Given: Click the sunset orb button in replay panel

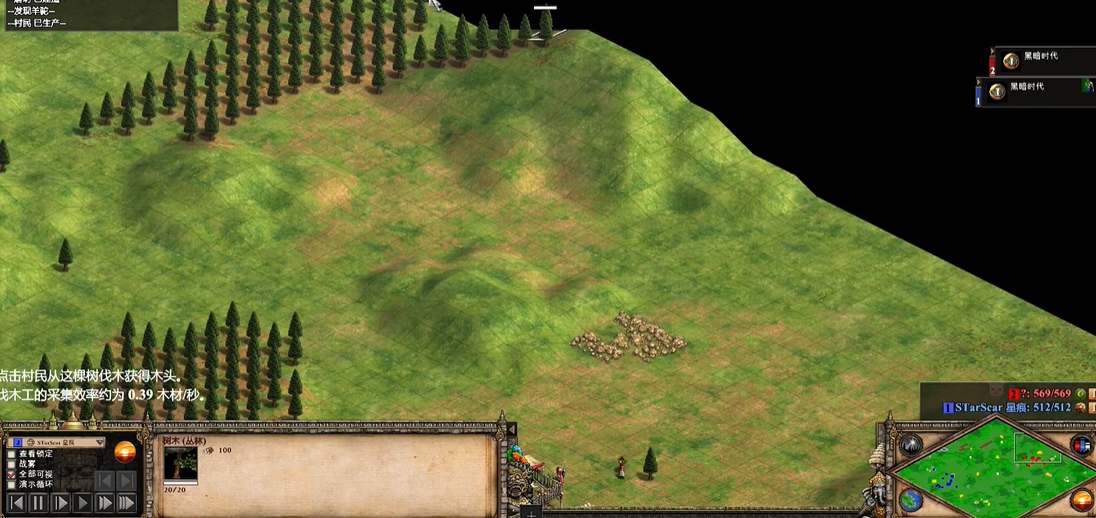Looking at the screenshot, I should tap(125, 451).
